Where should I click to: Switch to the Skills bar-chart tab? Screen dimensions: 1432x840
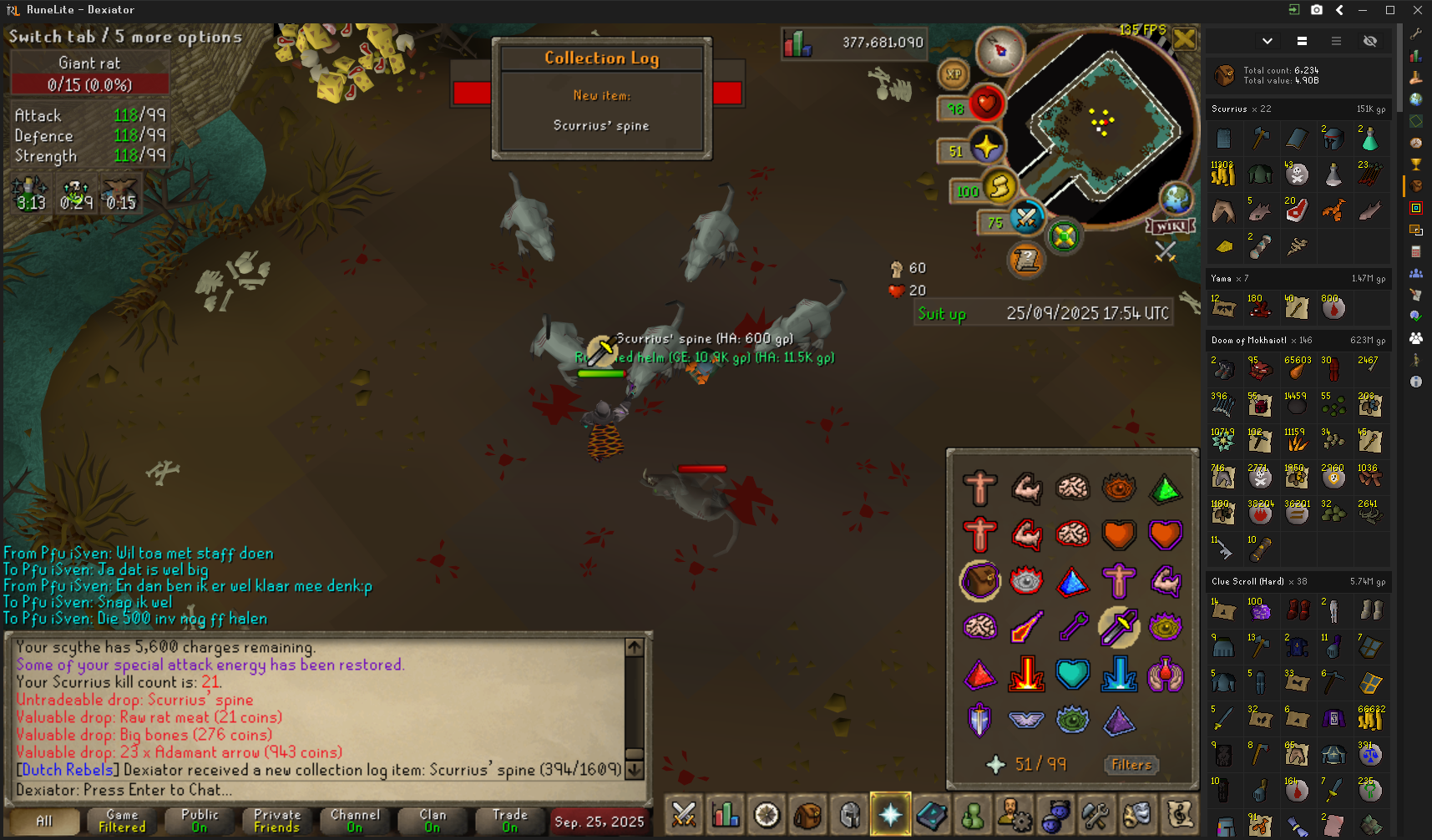click(726, 815)
